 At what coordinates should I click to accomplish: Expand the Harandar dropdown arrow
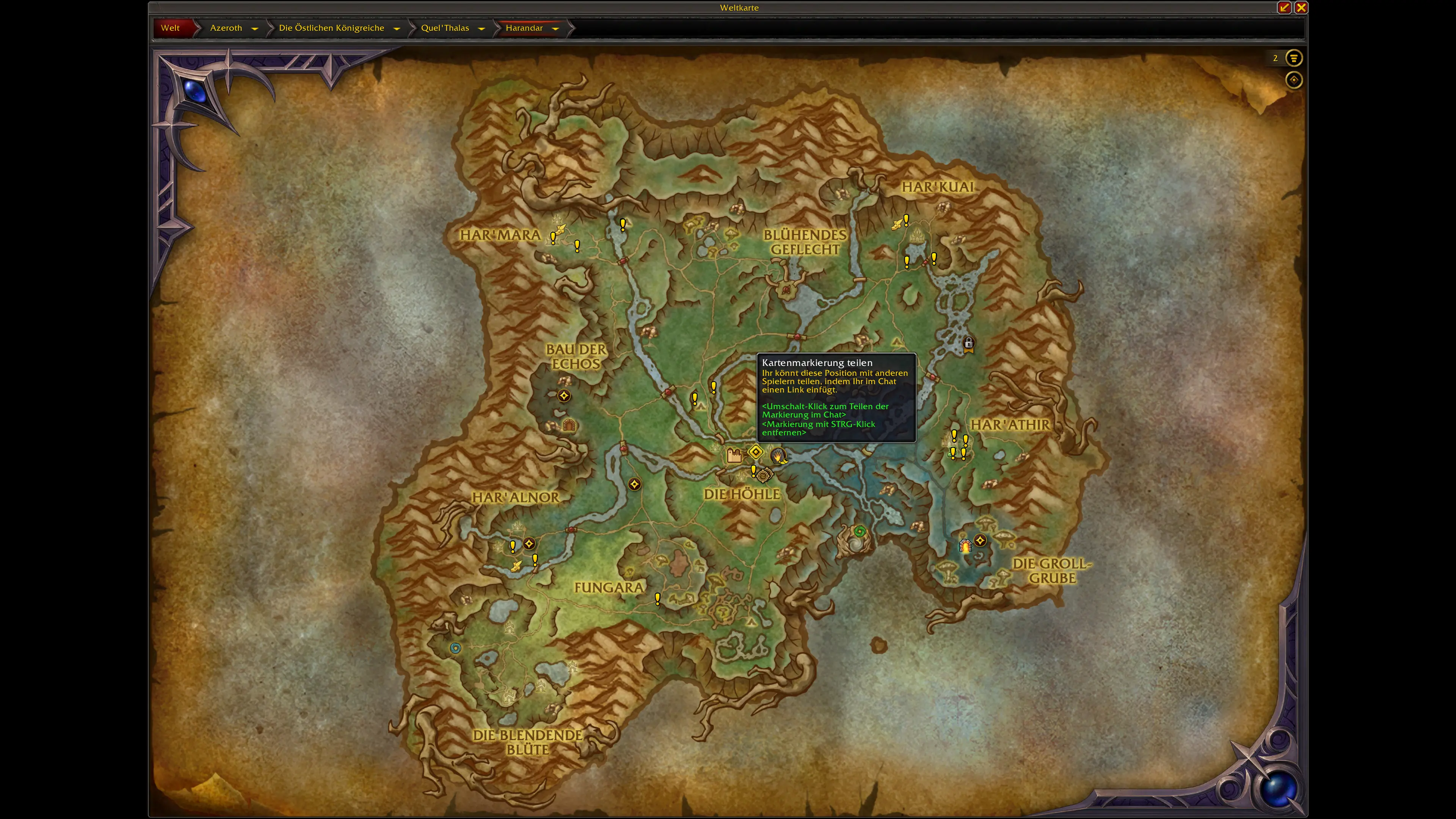[555, 28]
